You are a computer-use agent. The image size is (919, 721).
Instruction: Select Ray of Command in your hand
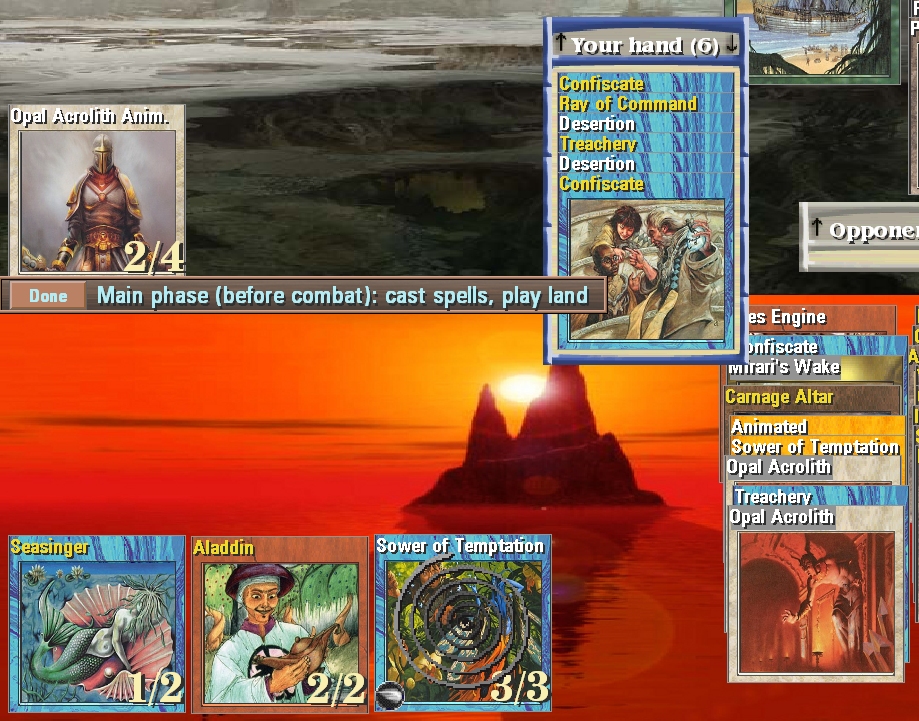(628, 104)
